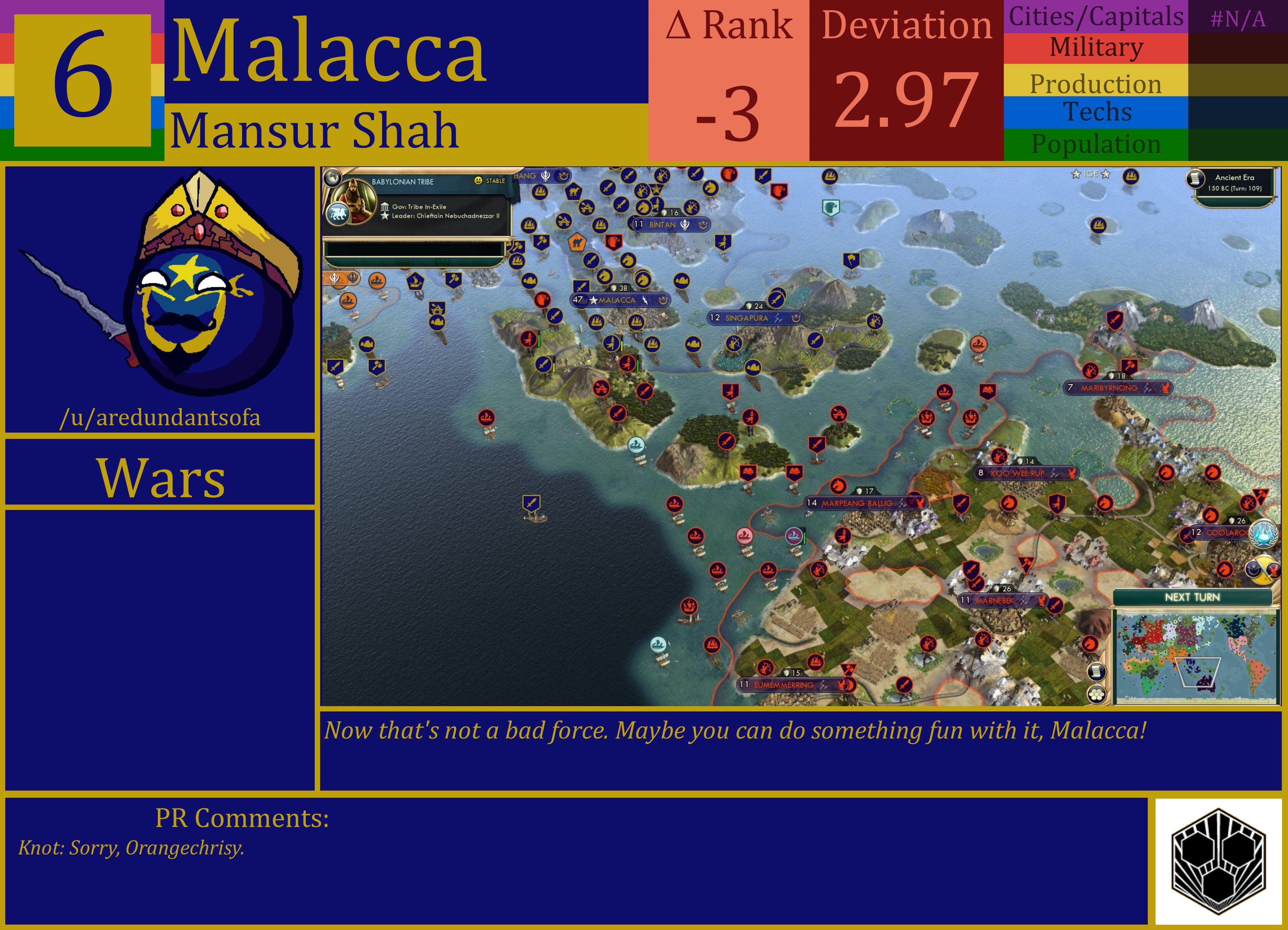Select the Babylonian lion emblem in the tribe panel

tap(339, 214)
